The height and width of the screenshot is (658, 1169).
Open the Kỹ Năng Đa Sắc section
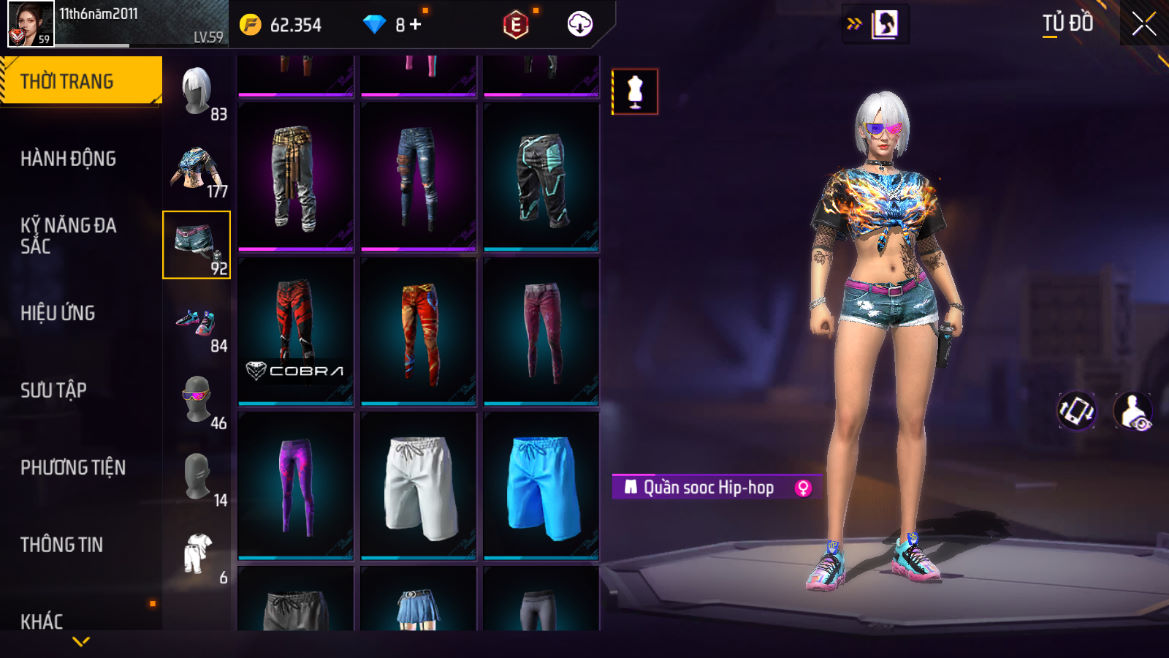68,235
